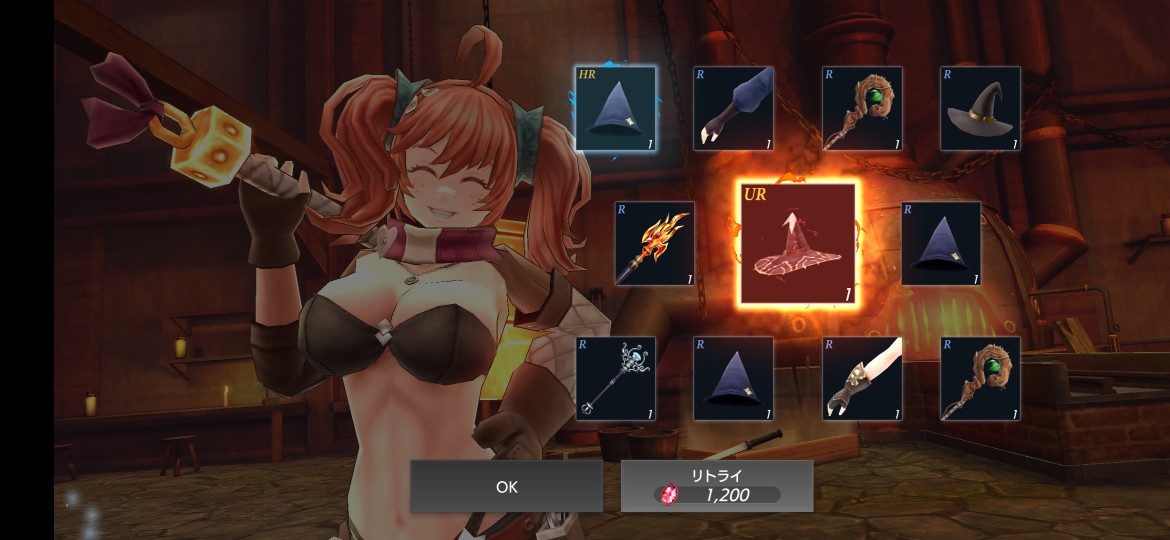The height and width of the screenshot is (540, 1170).
Task: Open the R silver ornate staff
Action: pos(615,379)
